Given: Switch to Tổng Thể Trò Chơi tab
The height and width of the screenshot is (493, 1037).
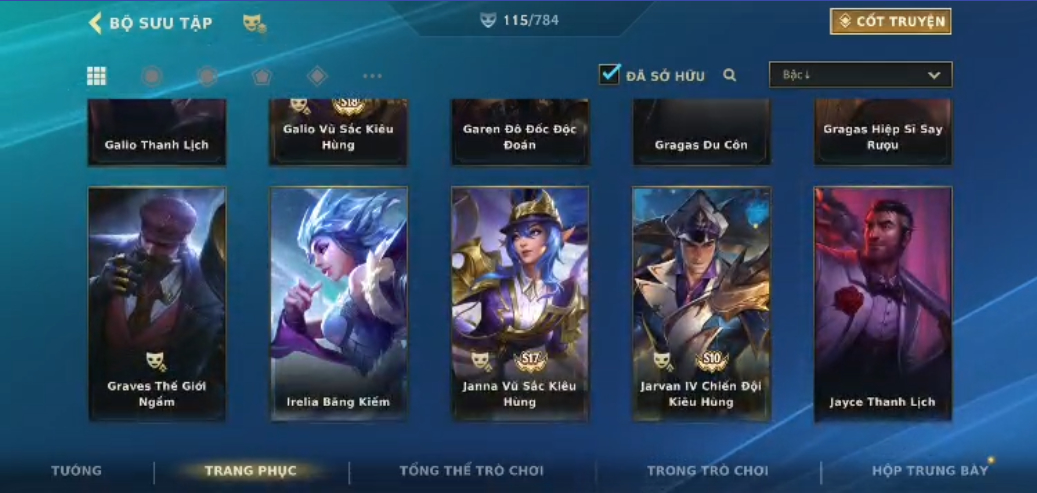Looking at the screenshot, I should tap(471, 470).
